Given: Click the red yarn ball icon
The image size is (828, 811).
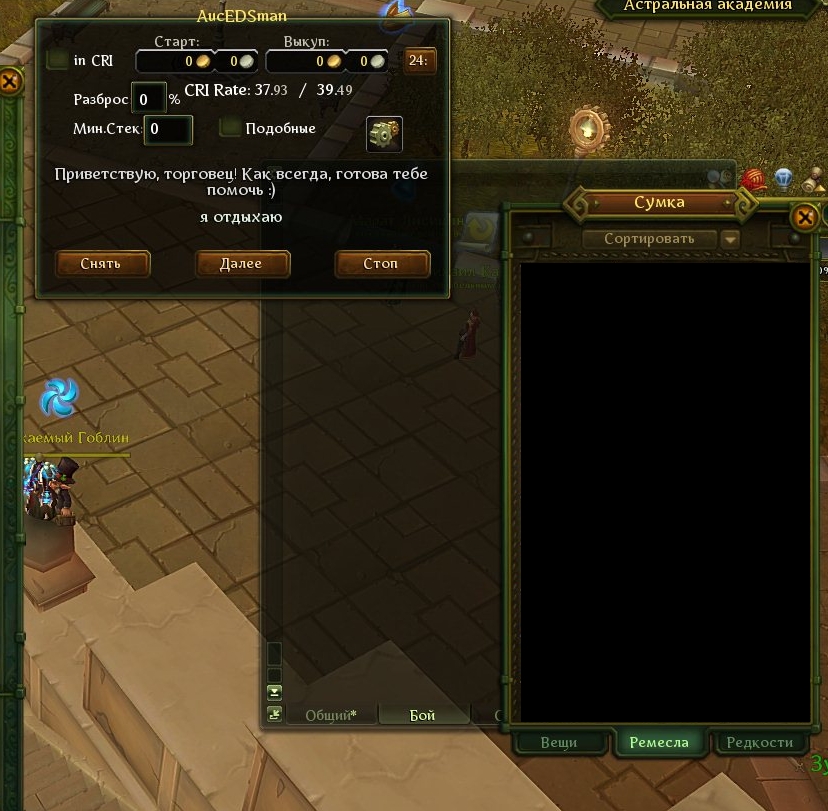Looking at the screenshot, I should (753, 180).
